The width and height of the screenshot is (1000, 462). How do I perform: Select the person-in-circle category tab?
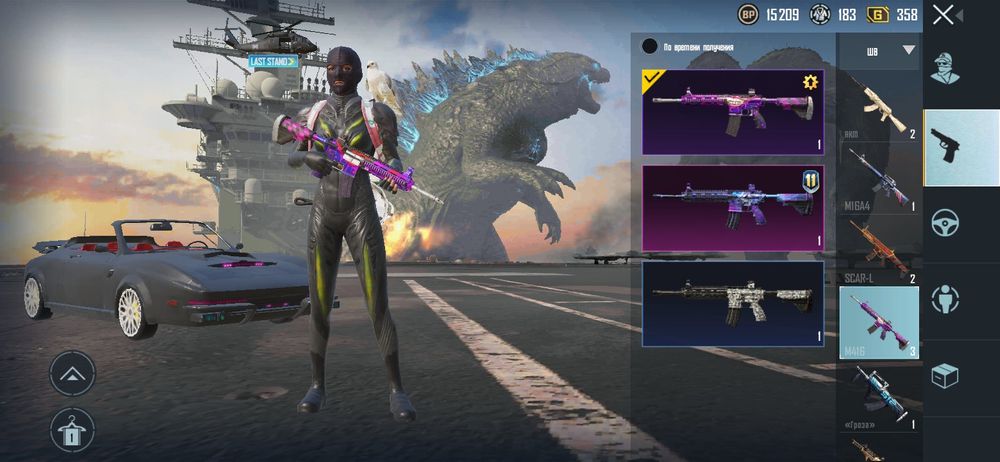[946, 298]
